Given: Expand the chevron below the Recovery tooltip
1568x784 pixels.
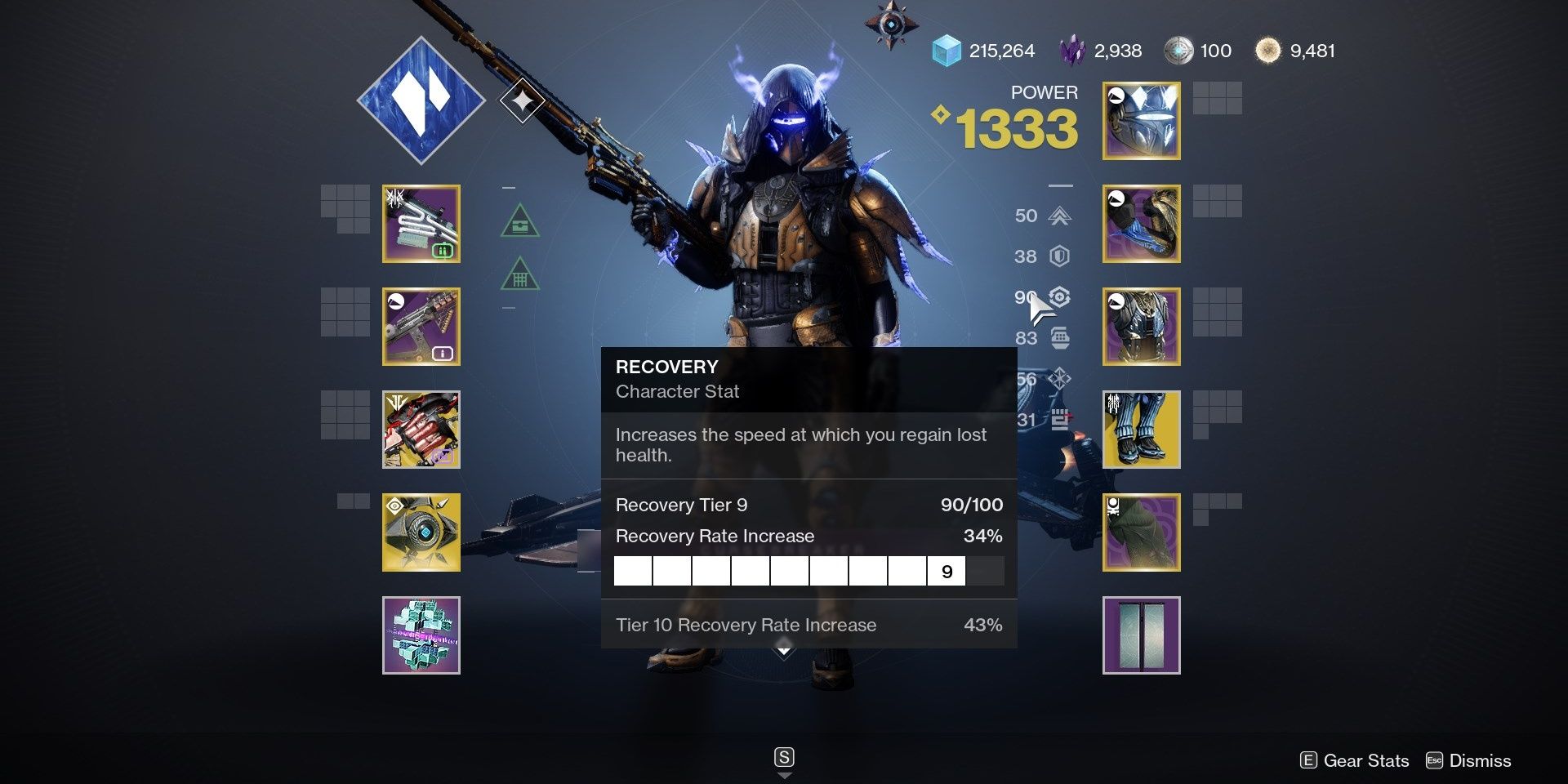Looking at the screenshot, I should [x=783, y=651].
